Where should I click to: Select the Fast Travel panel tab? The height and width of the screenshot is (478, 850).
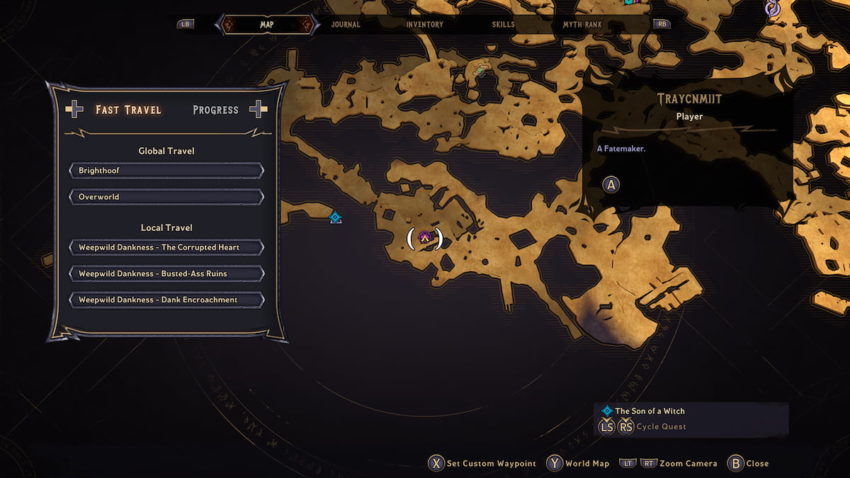128,110
